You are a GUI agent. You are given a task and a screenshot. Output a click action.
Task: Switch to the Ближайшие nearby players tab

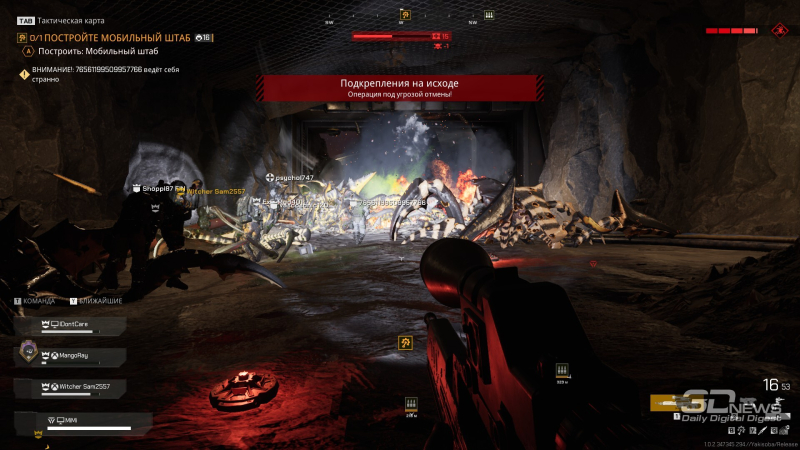point(96,300)
